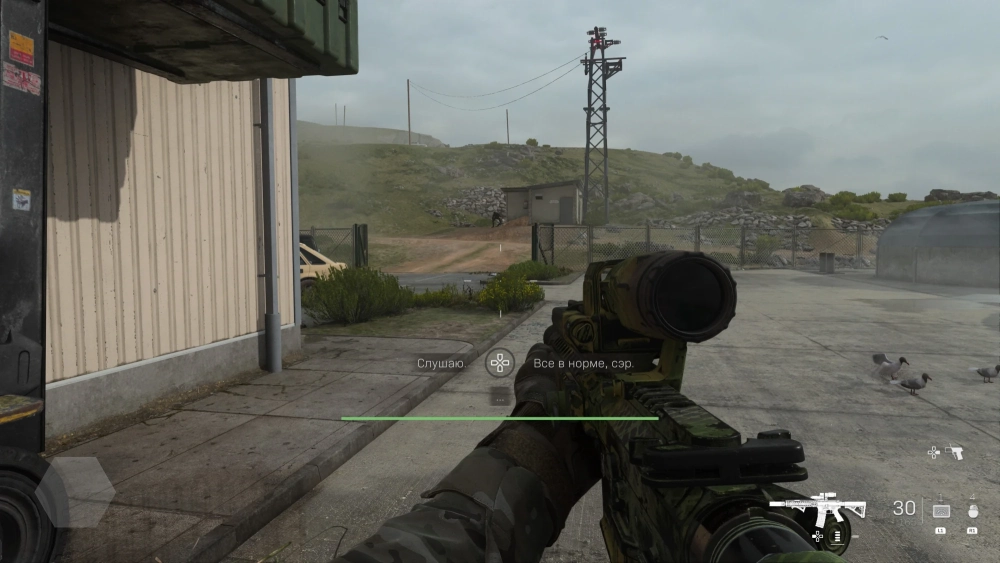Use the tactical equipment device icon
This screenshot has width=1000, height=563.
pos(941,509)
